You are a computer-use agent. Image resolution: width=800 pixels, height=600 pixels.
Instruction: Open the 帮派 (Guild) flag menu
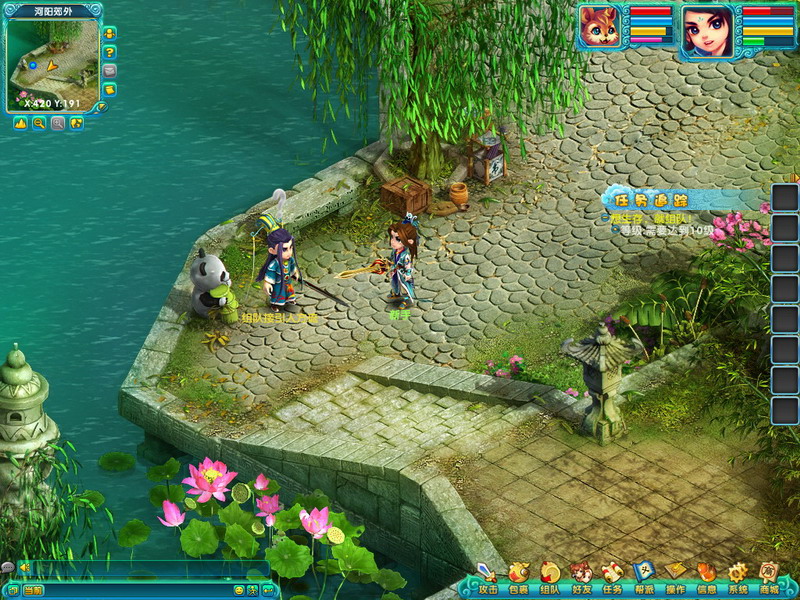(x=643, y=575)
